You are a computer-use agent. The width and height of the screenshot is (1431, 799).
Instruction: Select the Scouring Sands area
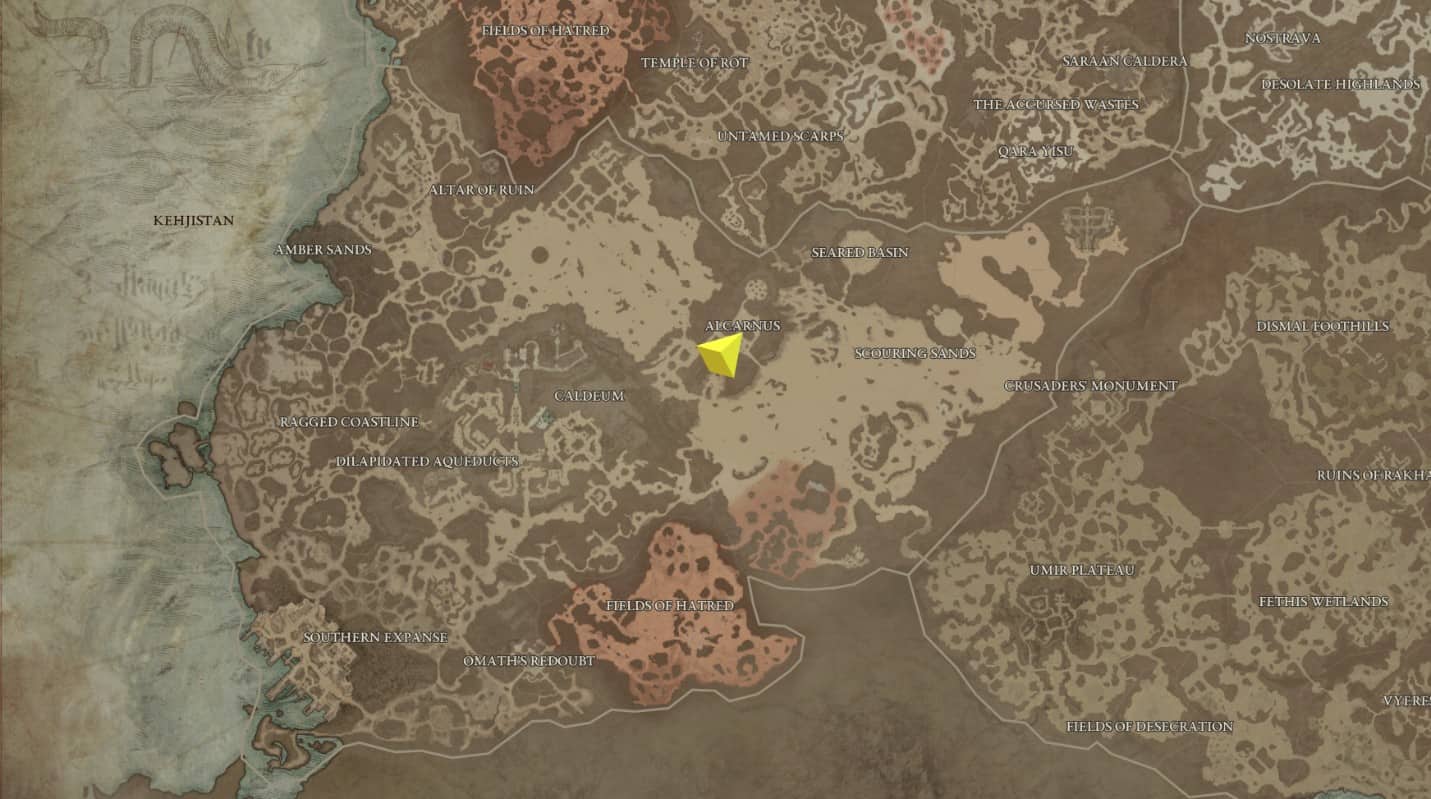click(915, 353)
